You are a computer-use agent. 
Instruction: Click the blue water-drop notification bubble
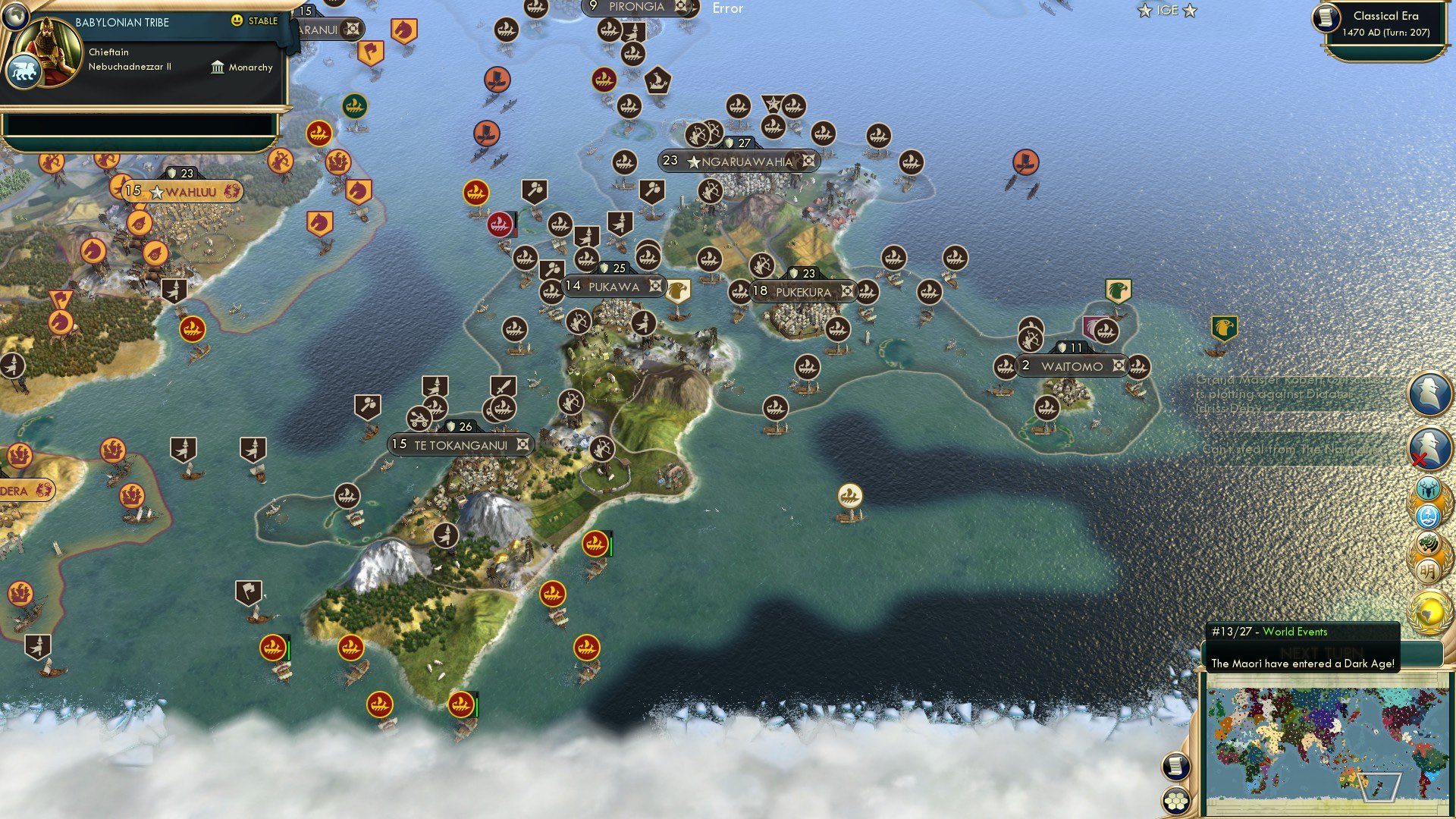(1429, 517)
